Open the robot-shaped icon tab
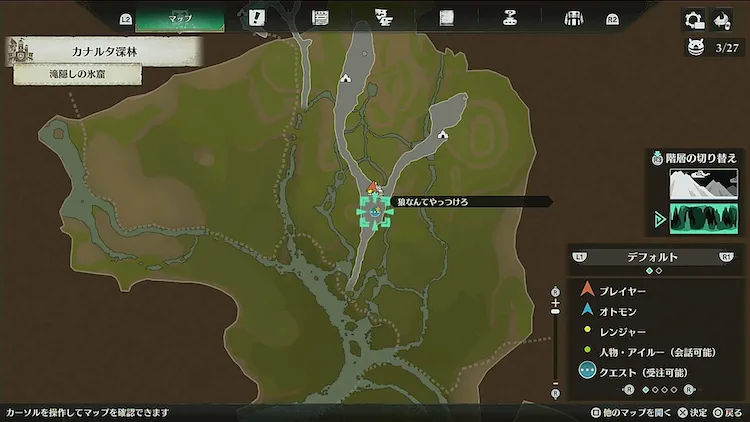 [510, 18]
